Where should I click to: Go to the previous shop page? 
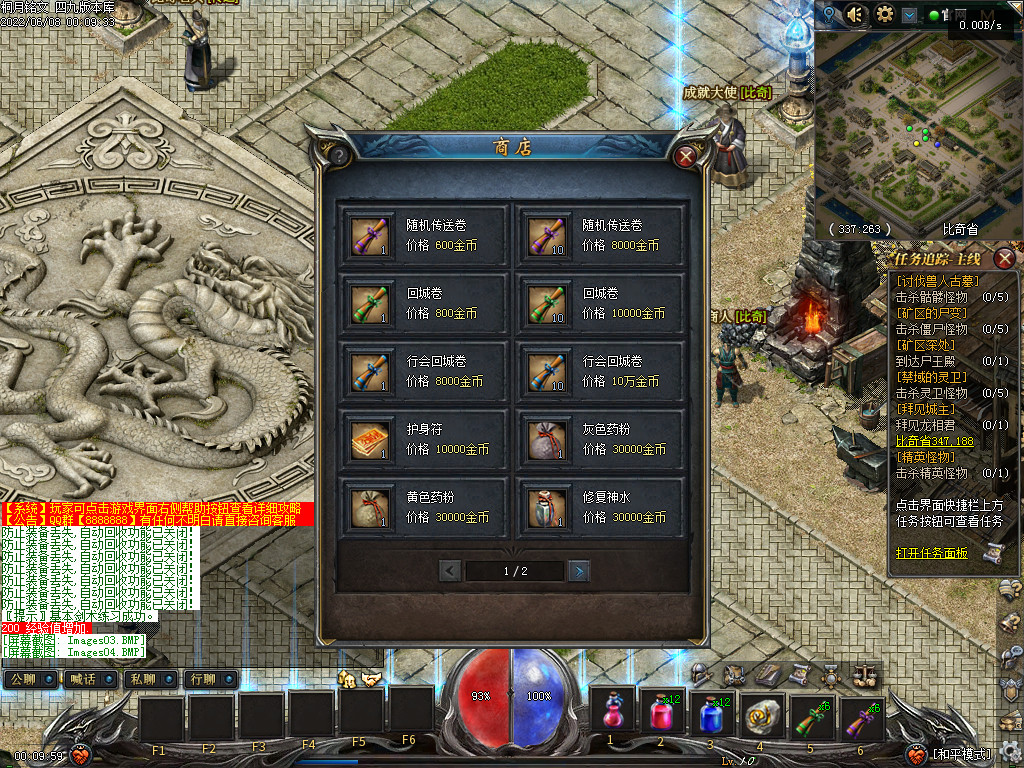point(450,571)
